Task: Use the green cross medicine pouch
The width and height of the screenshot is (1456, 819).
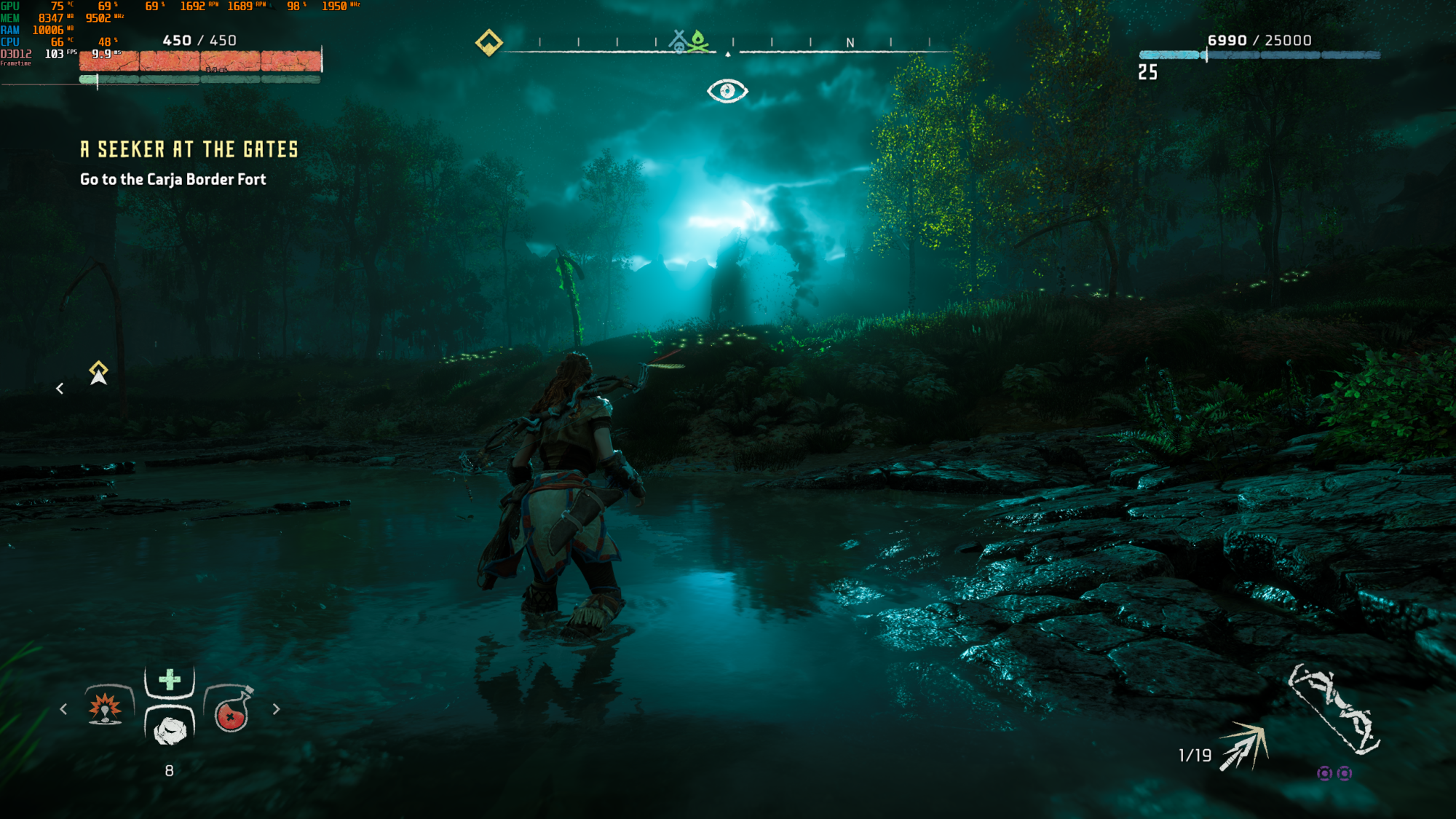Action: point(170,680)
